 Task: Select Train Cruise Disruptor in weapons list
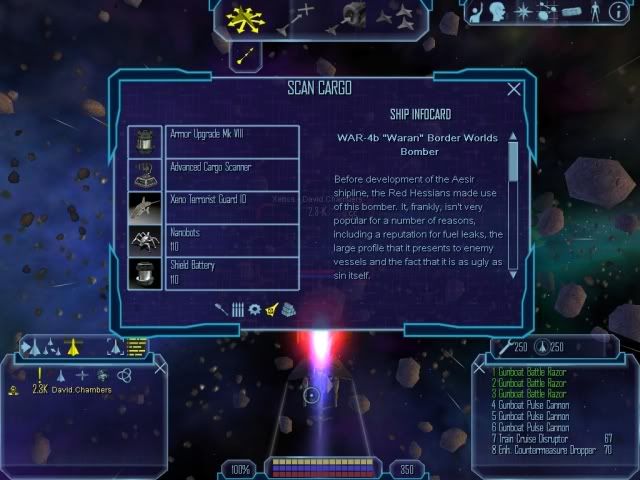pyautogui.click(x=540, y=438)
